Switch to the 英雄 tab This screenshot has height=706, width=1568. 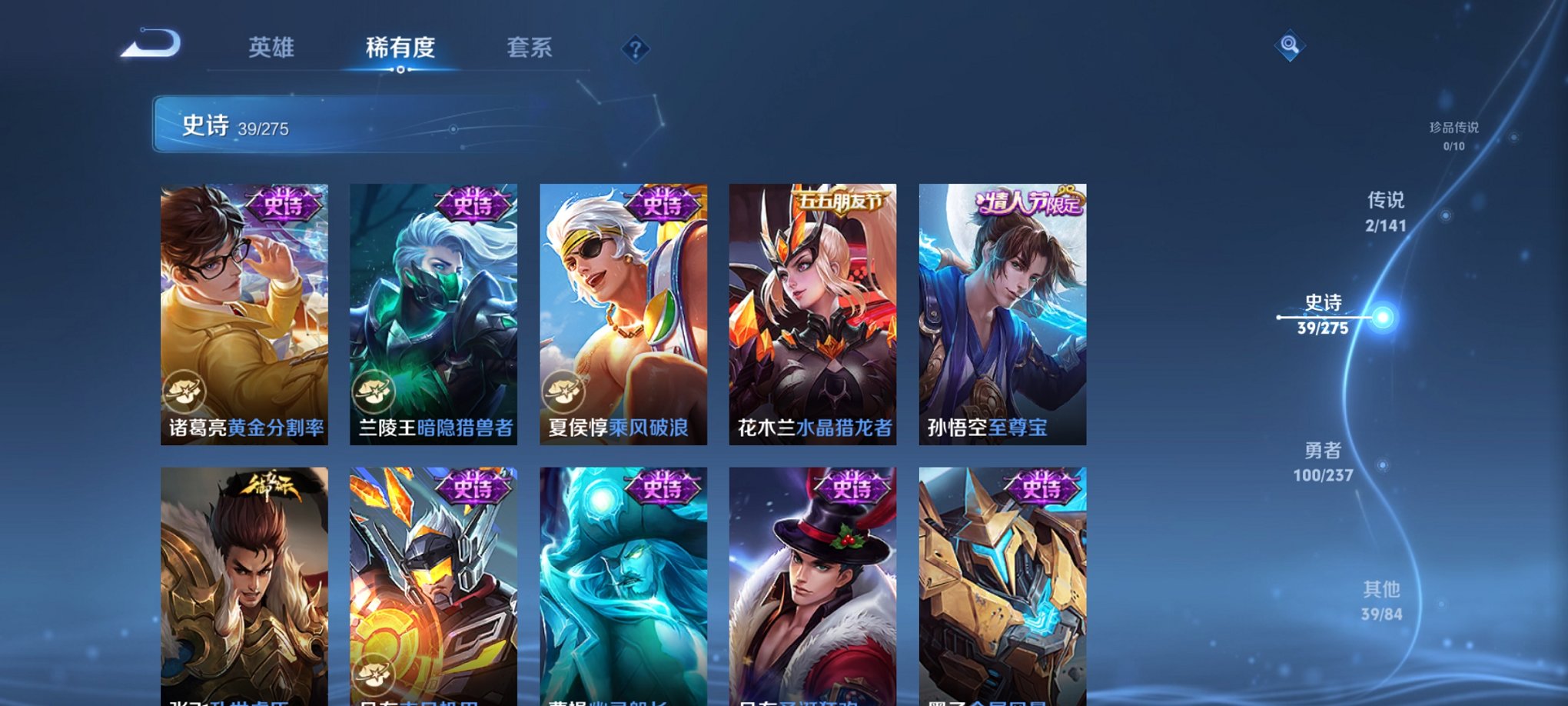274,48
